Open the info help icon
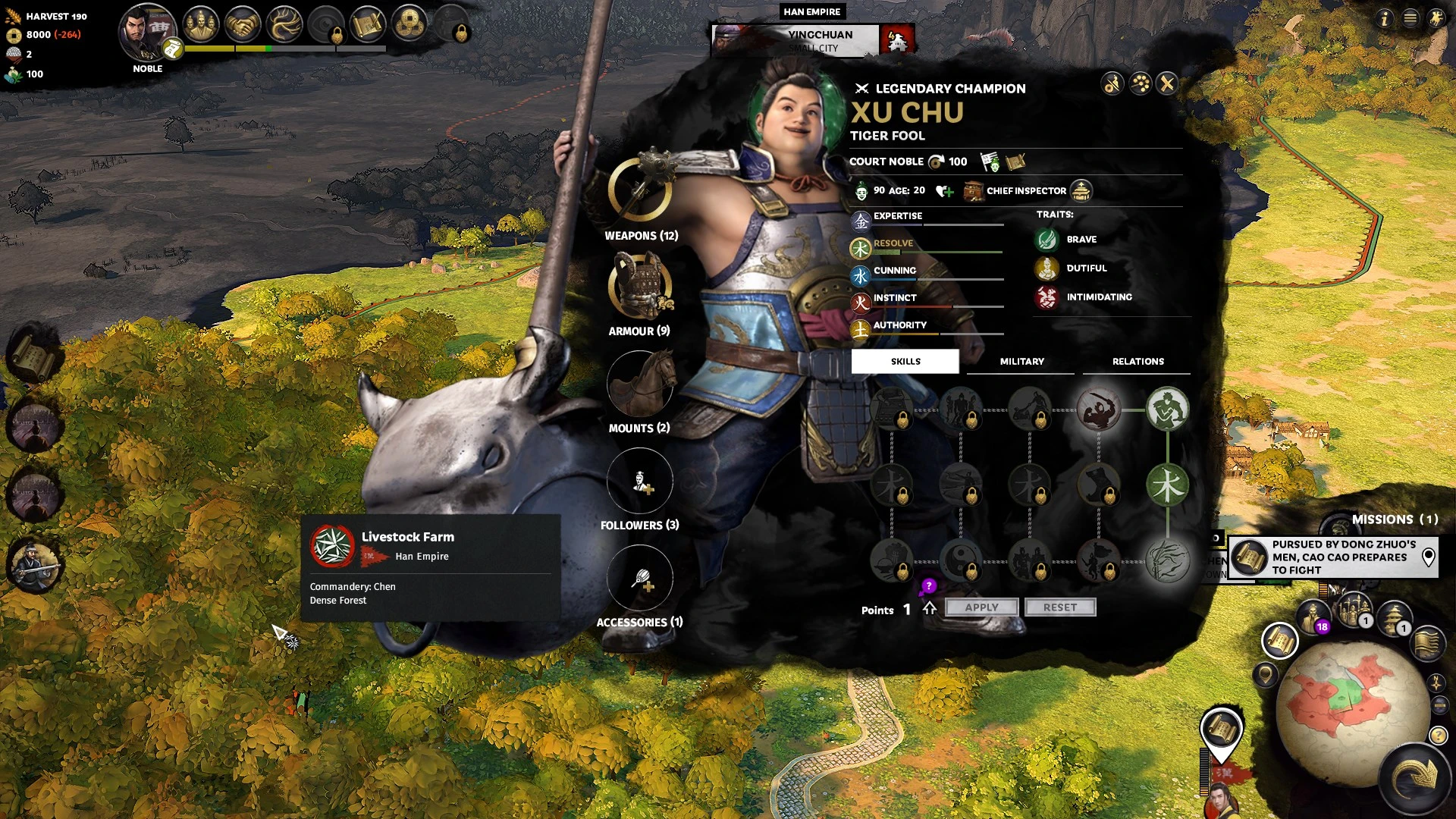Screen dimensions: 1456x819 (1385, 18)
